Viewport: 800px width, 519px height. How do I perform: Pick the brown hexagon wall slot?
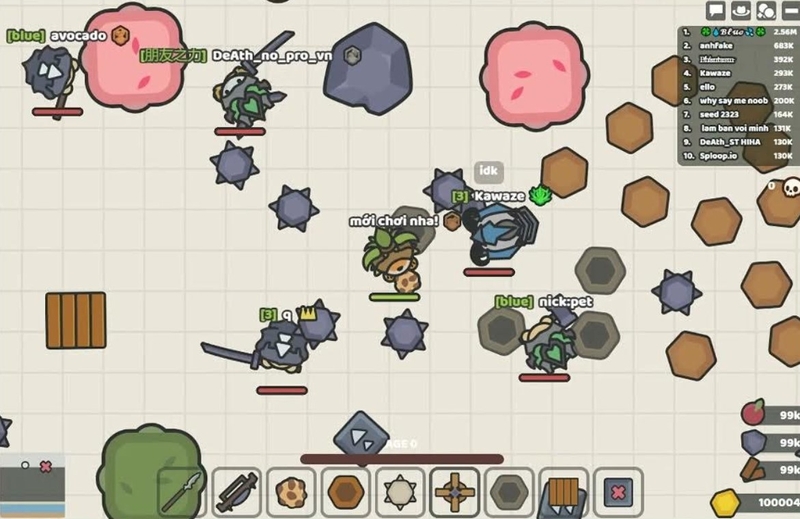[346, 492]
